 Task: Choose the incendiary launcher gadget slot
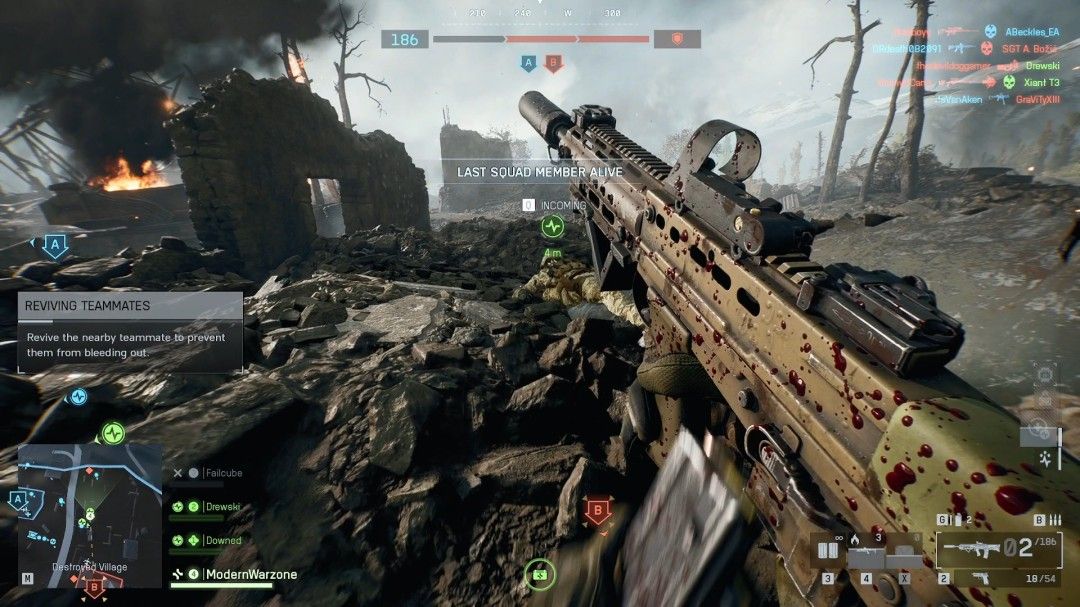[866, 551]
